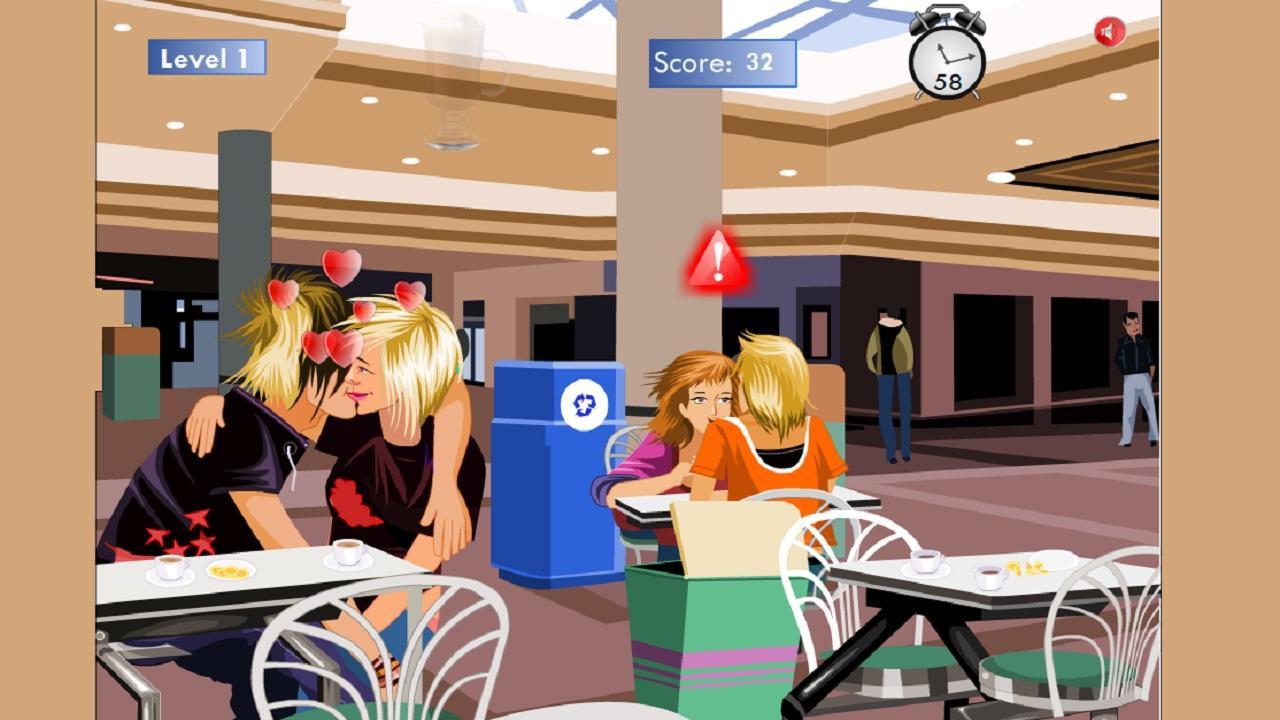1280x720 pixels.
Task: Click a floating heart above the kissing couple
Action: (x=340, y=270)
